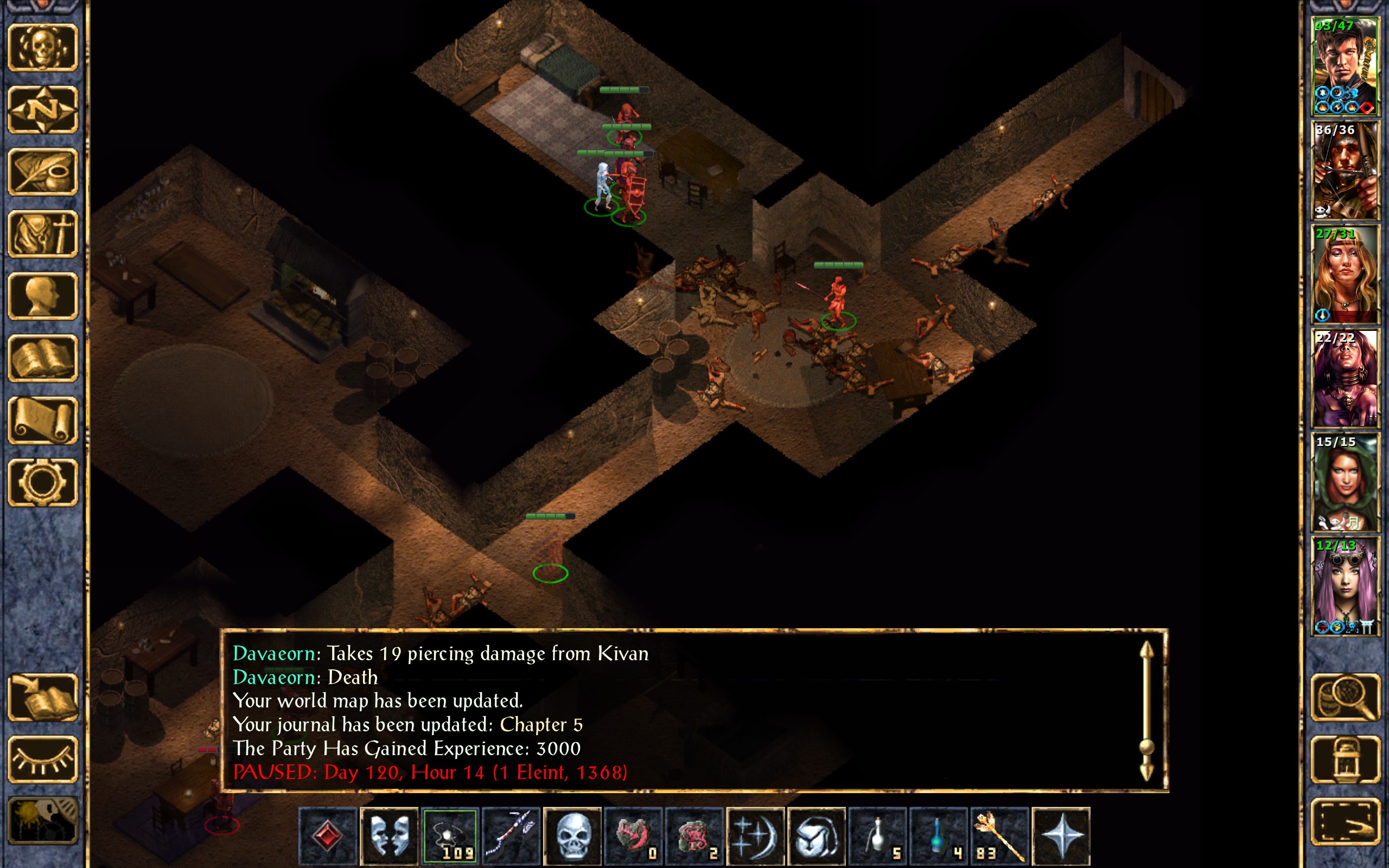Screen dimensions: 1389x868
Task: Show the character record head icon
Action: [x=42, y=296]
